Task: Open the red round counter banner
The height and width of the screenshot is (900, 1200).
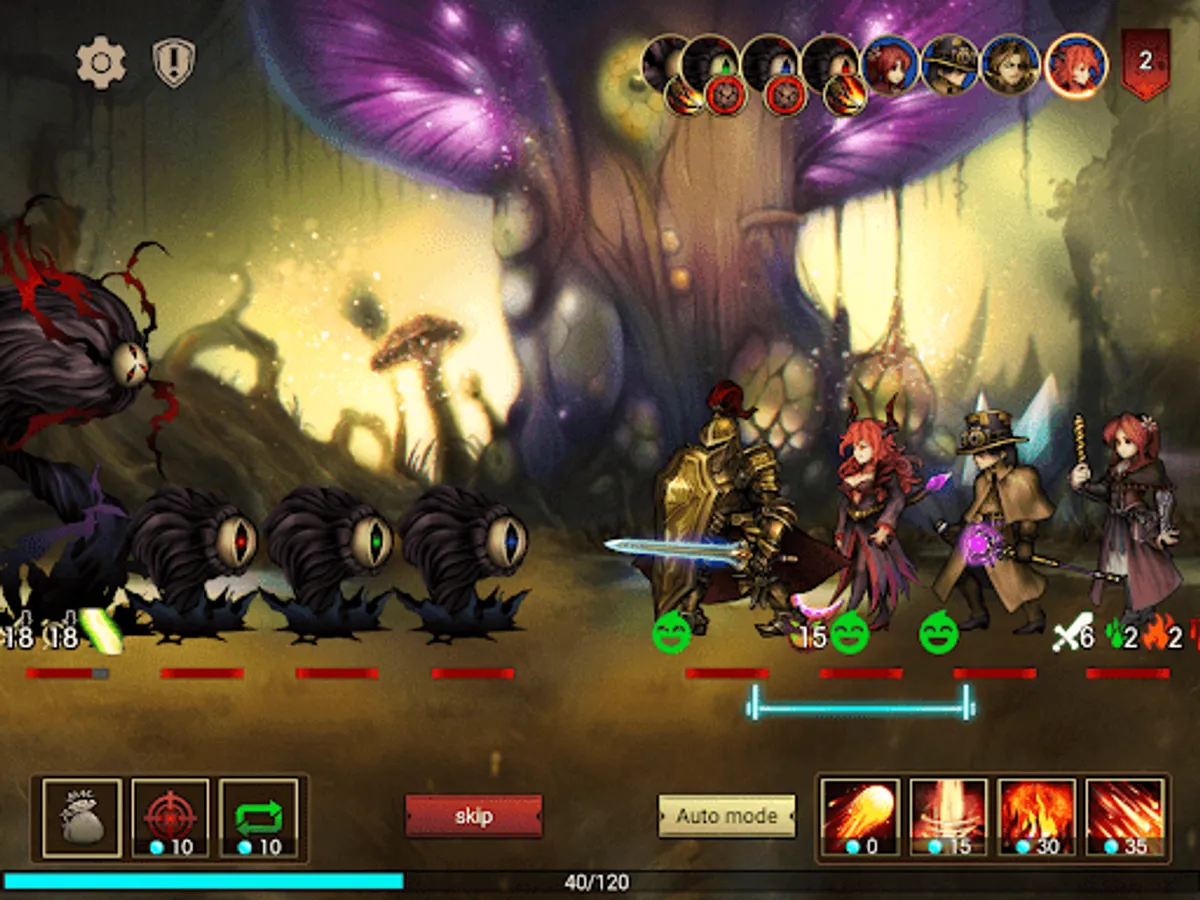Action: 1145,63
